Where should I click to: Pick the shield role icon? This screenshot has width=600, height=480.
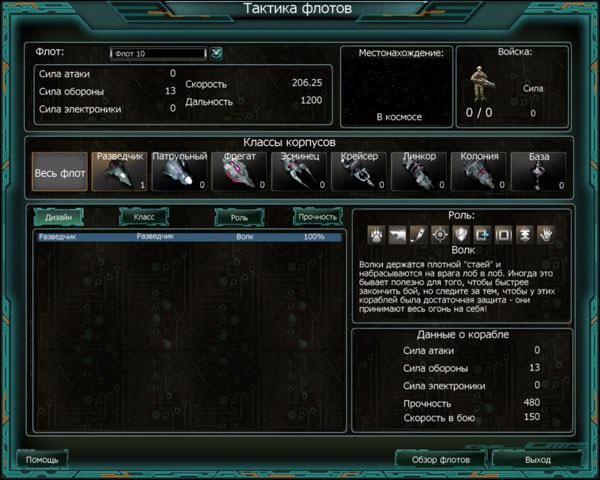(460, 233)
